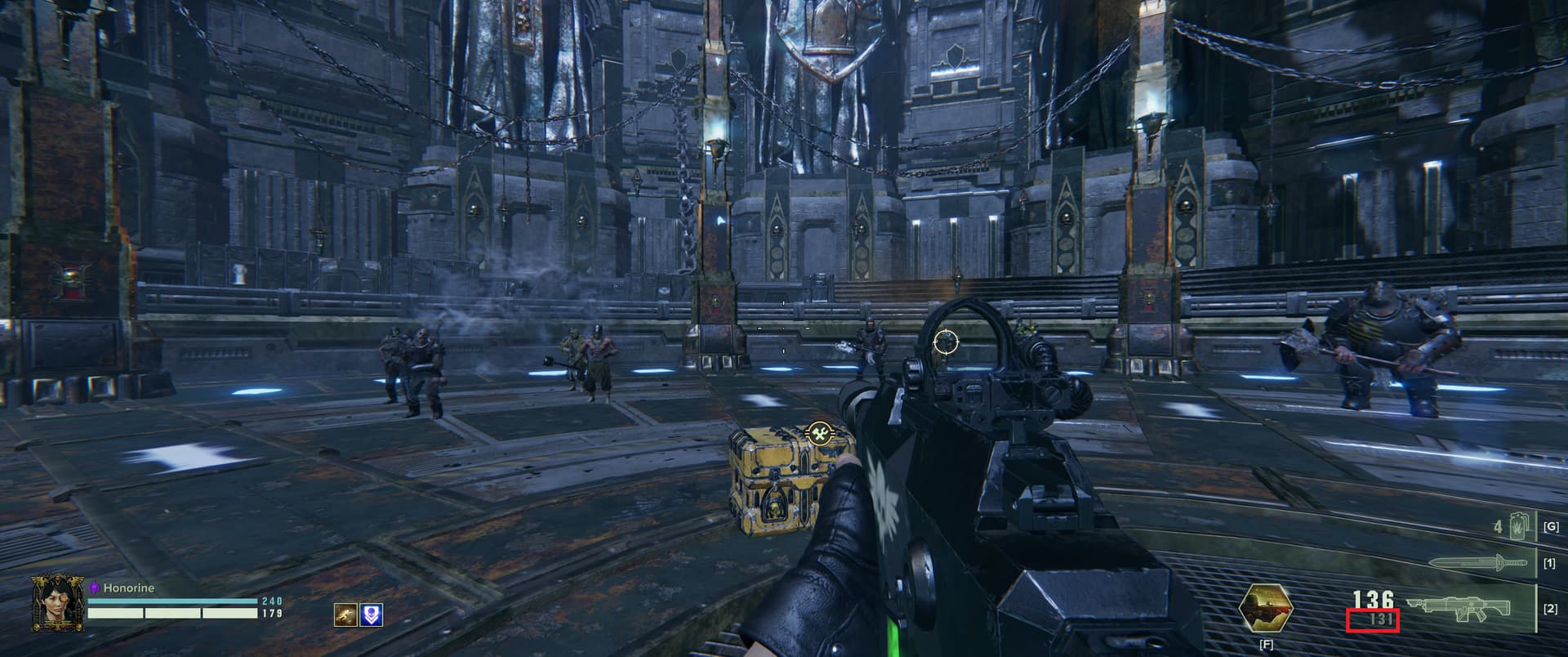
Task: Click the ammo crate marker icon
Action: 817,432
